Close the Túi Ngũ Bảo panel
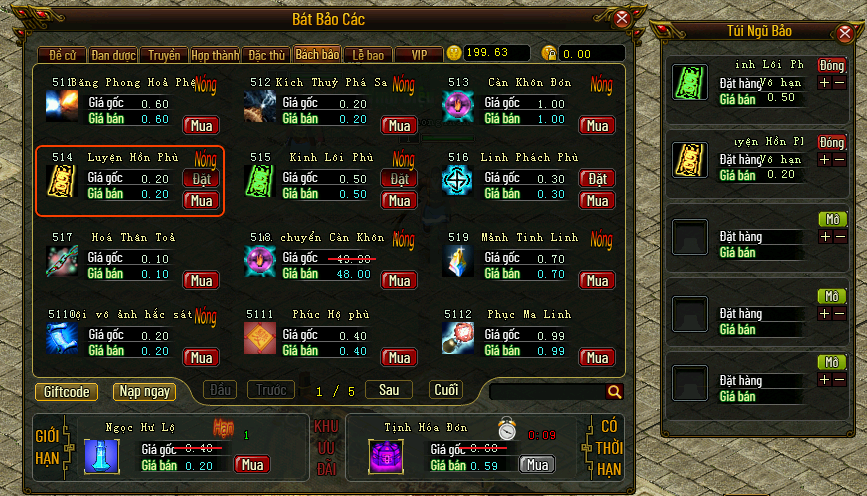This screenshot has width=867, height=496. tap(849, 33)
